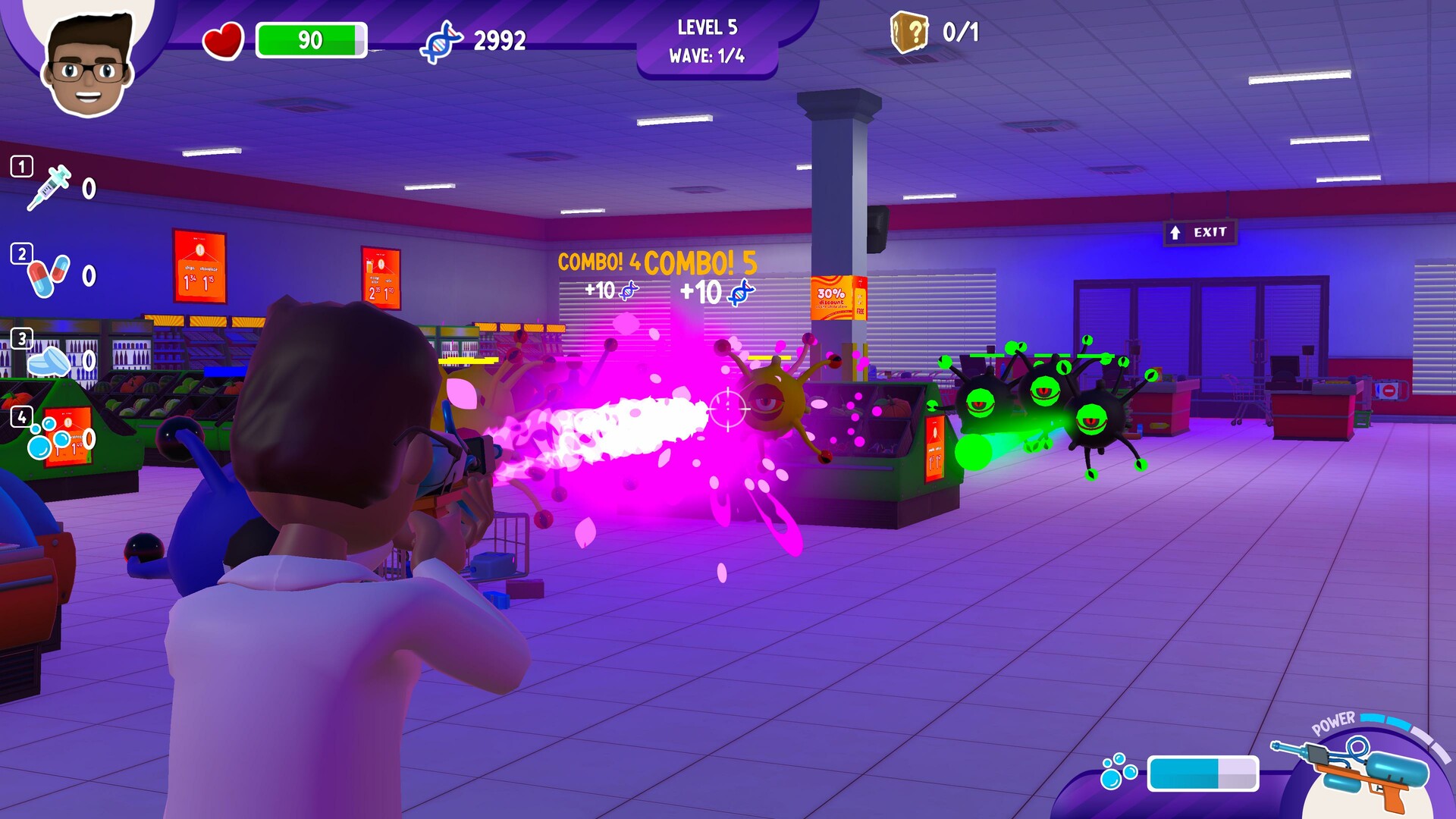Toggle the targeting crosshair reticle
Screen dimensions: 1456x819
click(726, 408)
